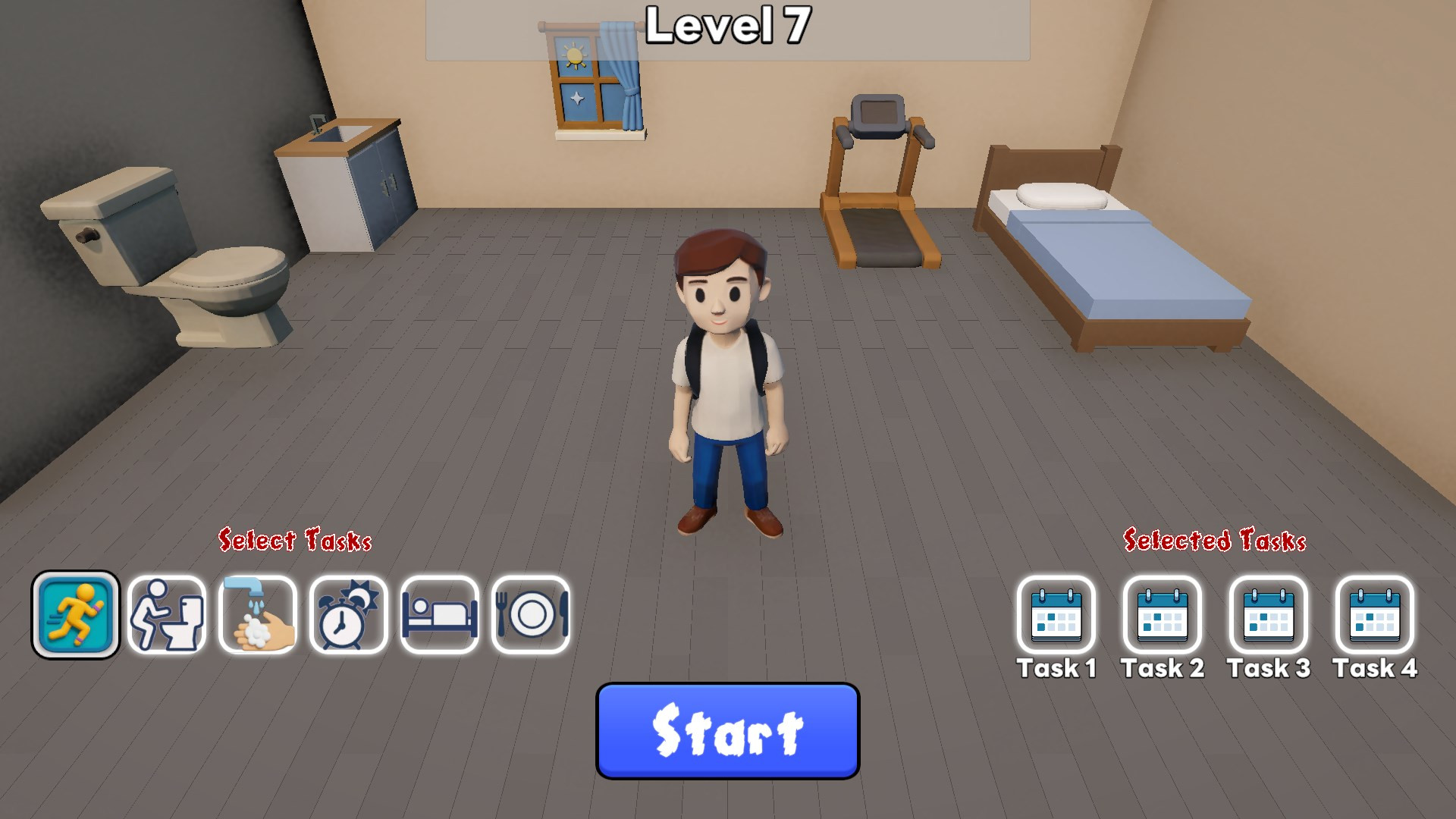Choose the bed sleeping task icon
1456x819 pixels.
pos(440,614)
